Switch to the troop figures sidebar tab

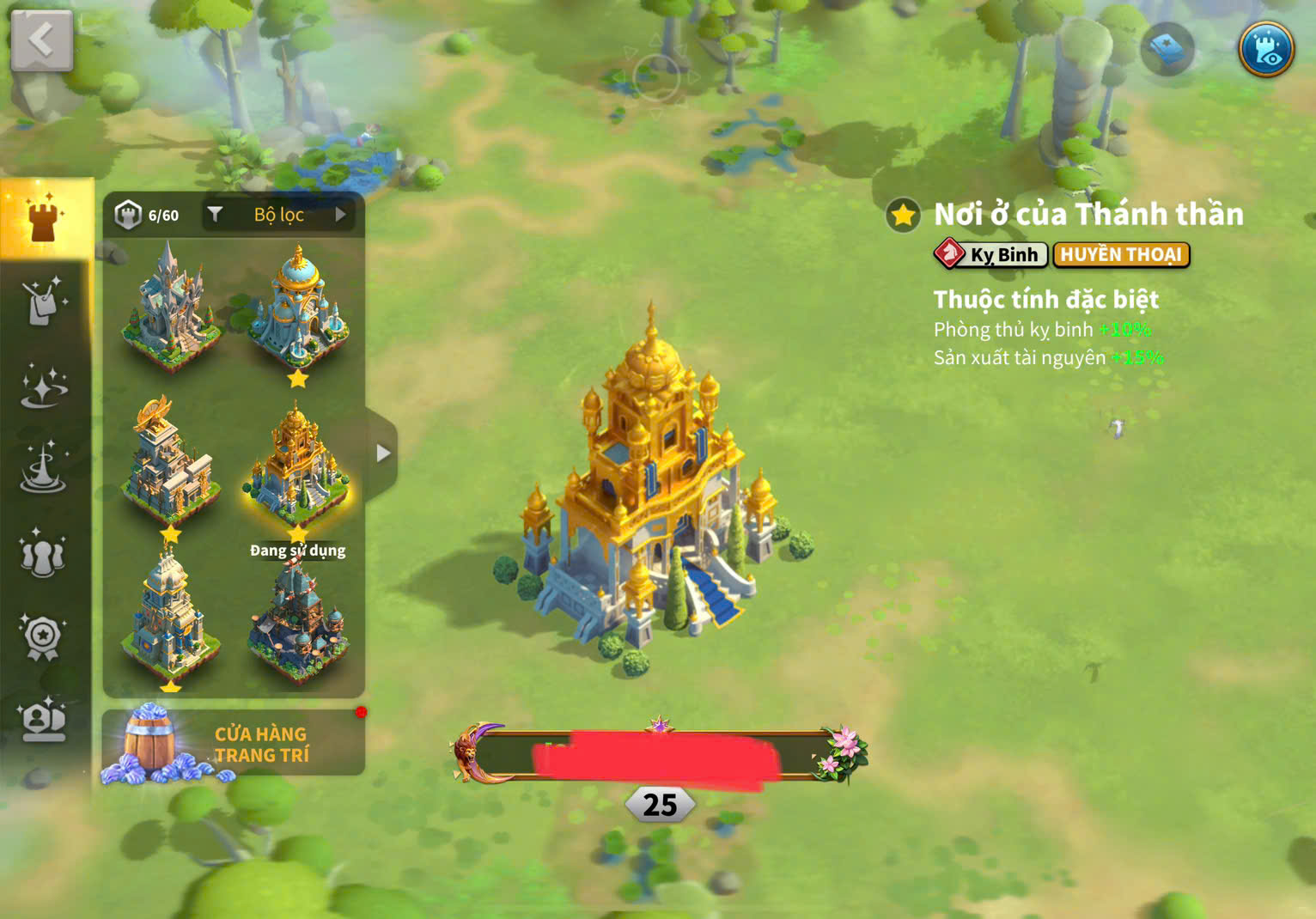pos(44,554)
